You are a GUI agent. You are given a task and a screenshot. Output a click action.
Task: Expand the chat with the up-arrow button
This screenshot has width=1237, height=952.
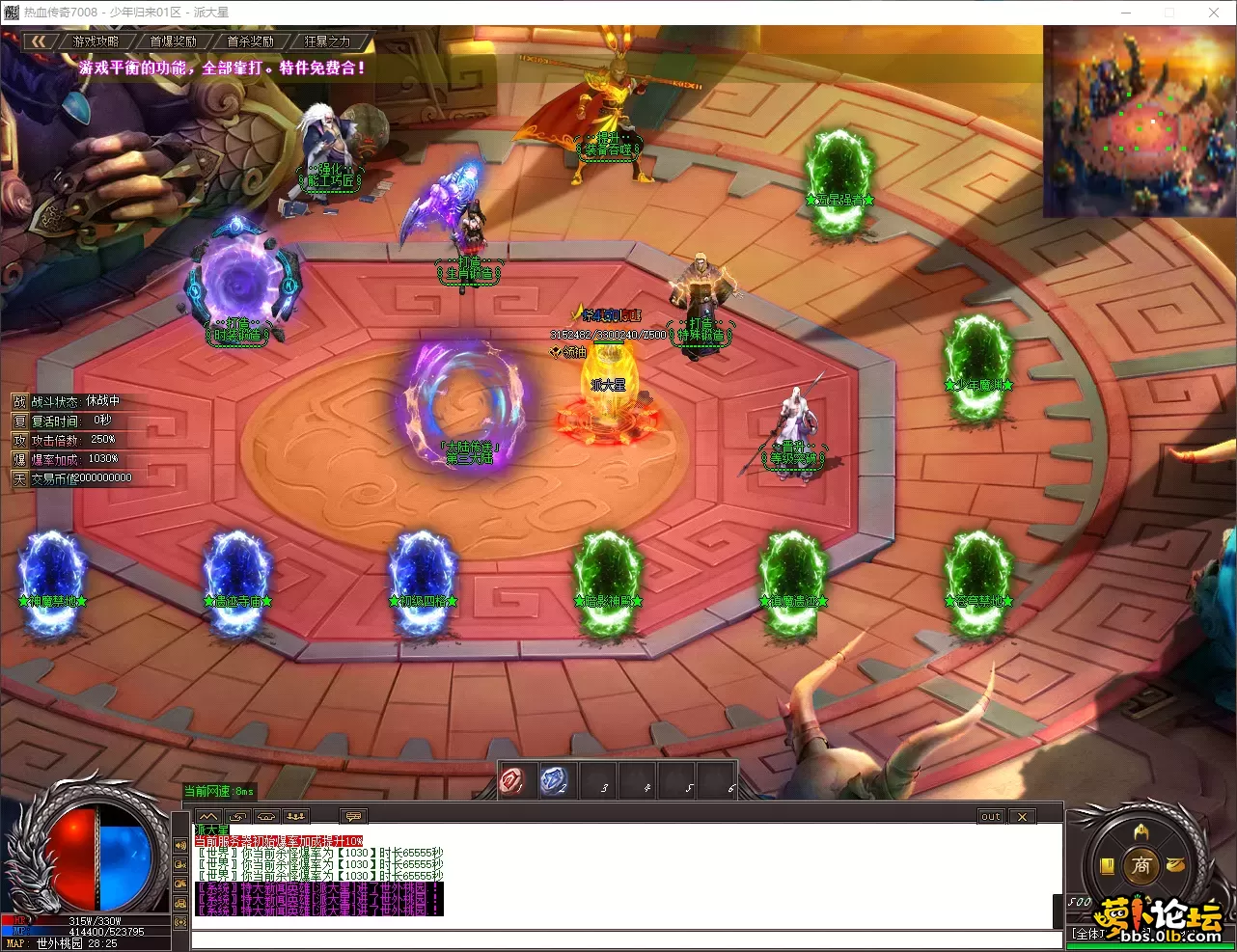(208, 817)
